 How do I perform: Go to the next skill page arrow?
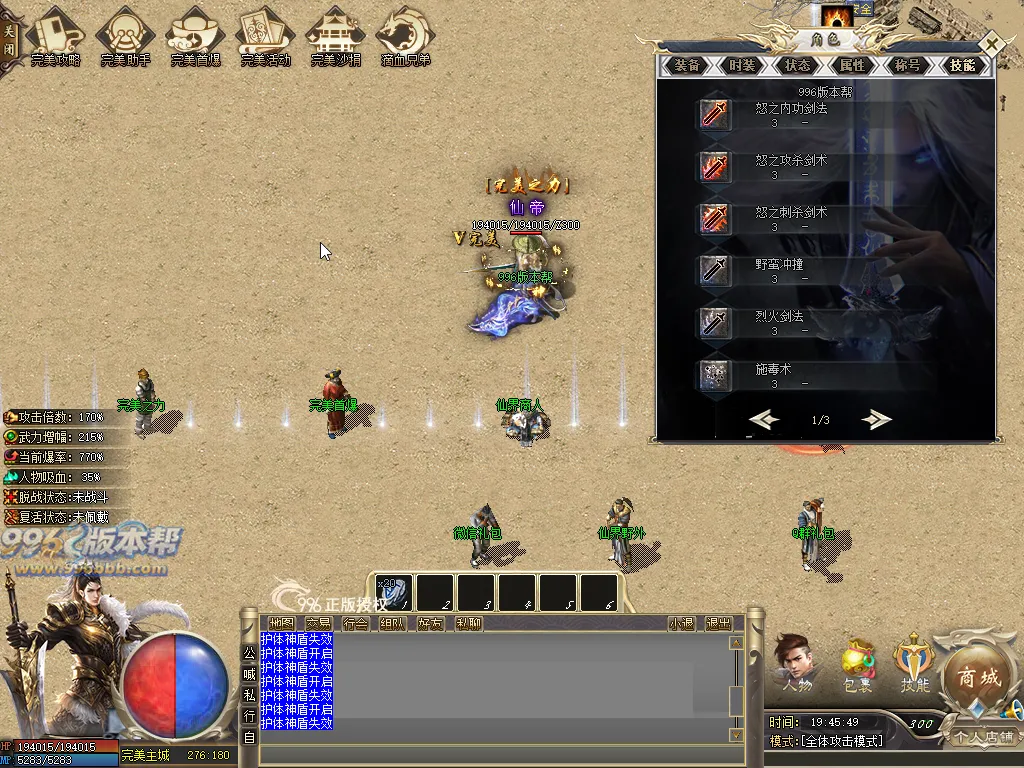click(876, 420)
